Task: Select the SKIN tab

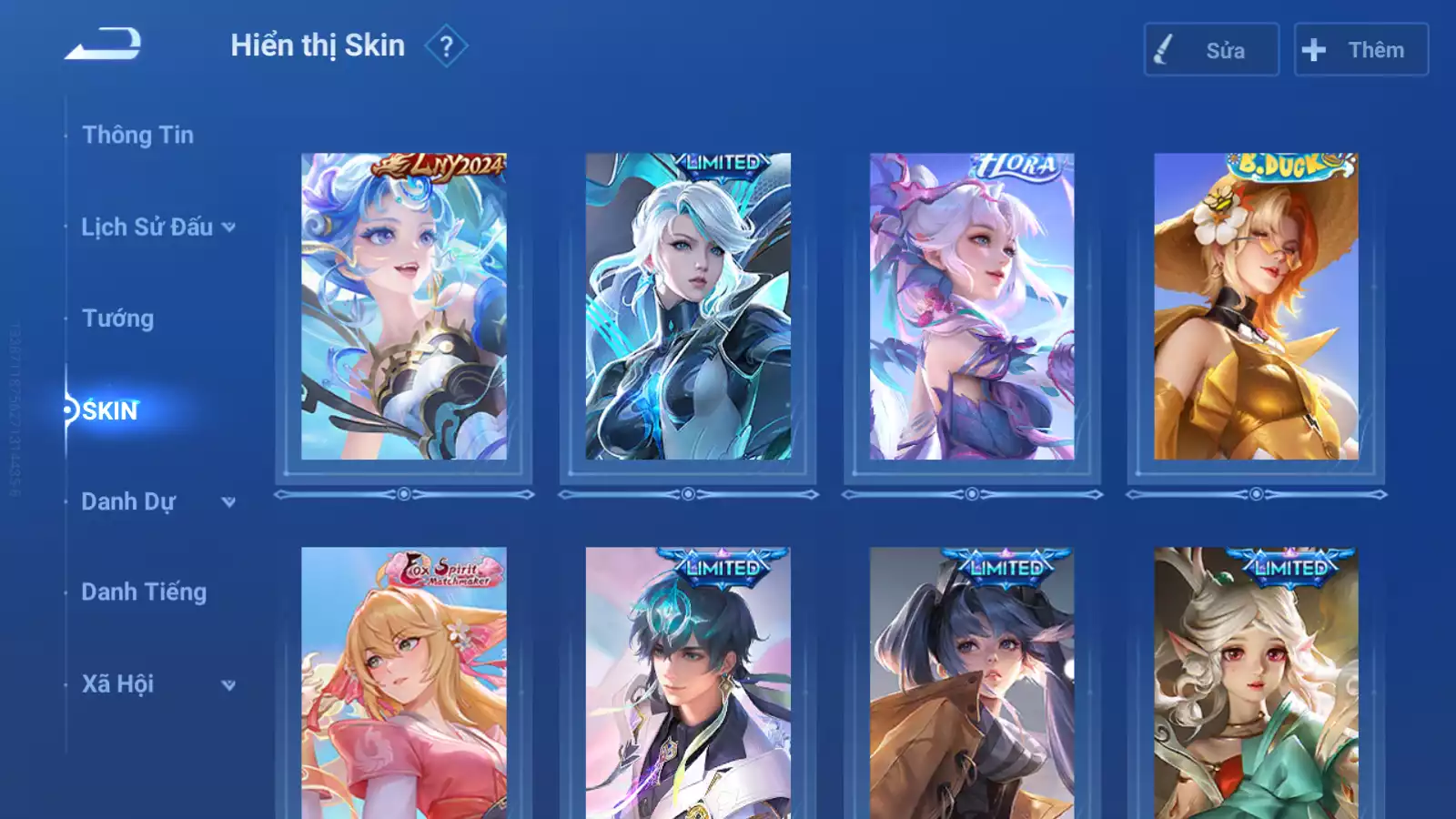Action: [x=110, y=410]
